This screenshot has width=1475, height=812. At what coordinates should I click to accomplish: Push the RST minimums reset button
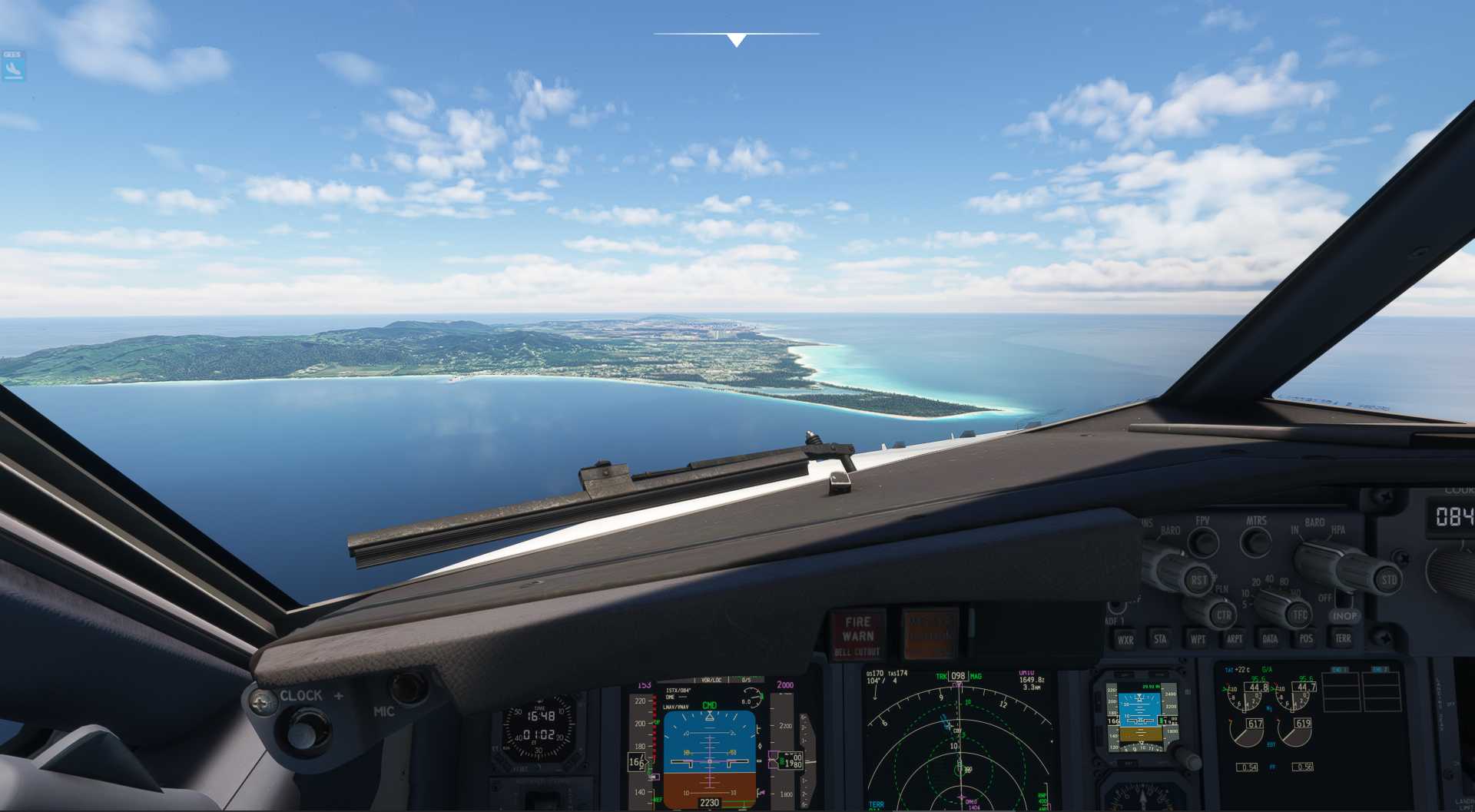[1198, 580]
